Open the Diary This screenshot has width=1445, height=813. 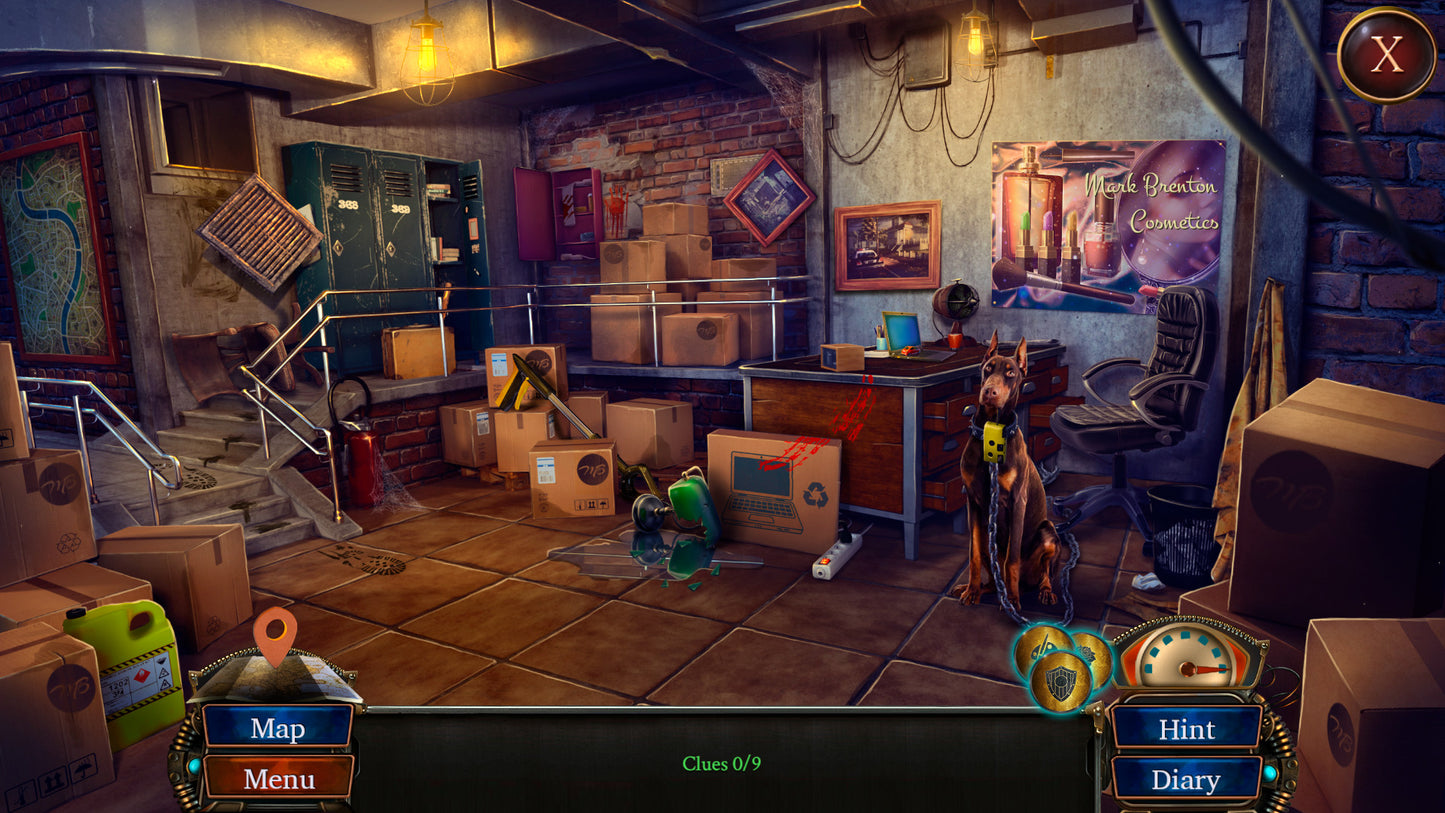click(1186, 780)
